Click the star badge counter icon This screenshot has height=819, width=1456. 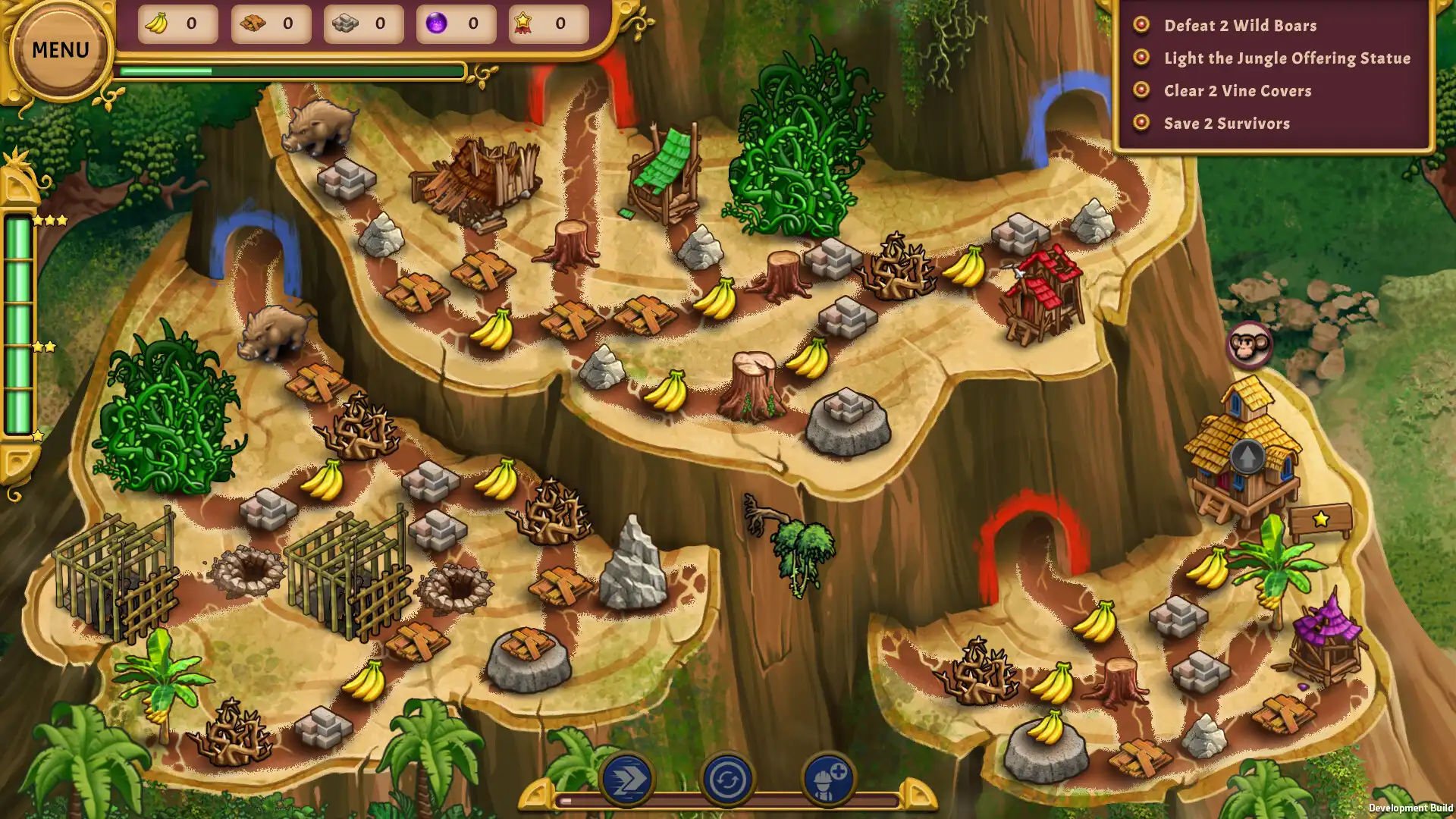coord(526,23)
